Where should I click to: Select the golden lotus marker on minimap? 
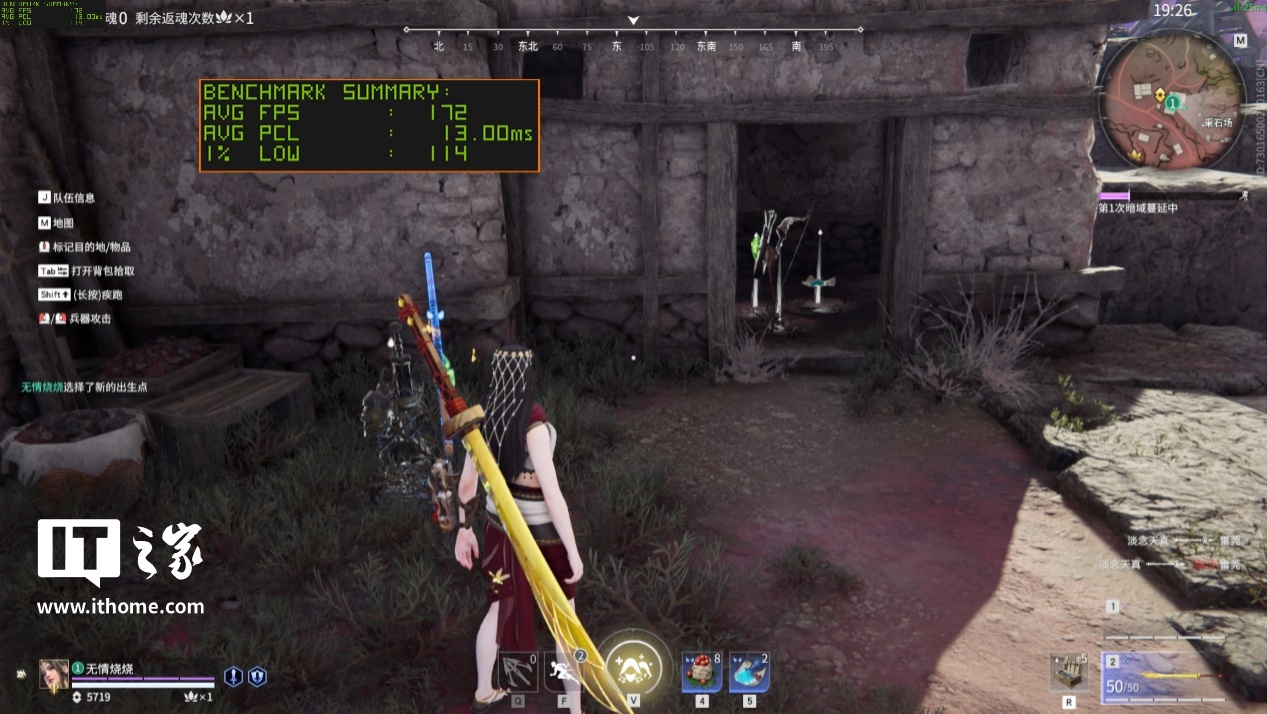pos(1136,156)
